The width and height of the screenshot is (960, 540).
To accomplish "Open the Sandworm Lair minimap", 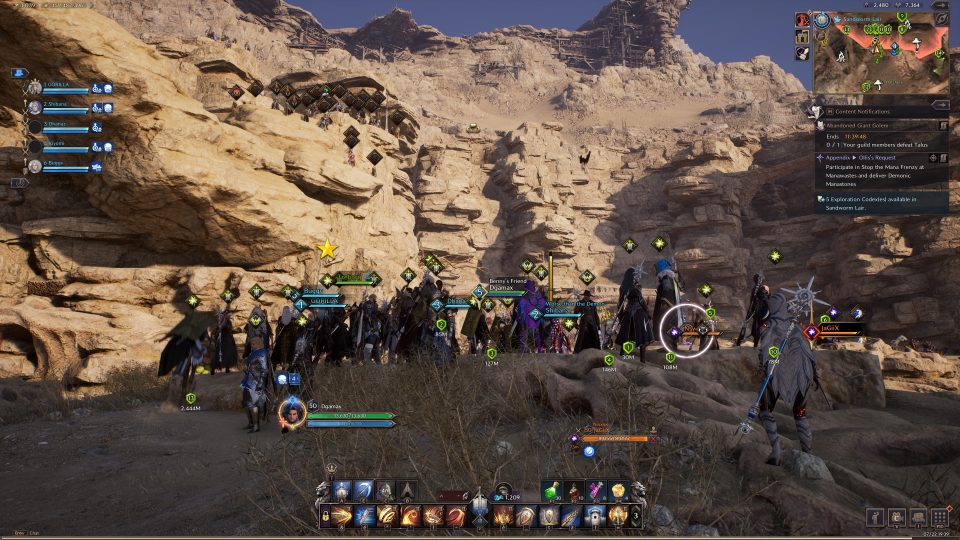I will point(882,55).
